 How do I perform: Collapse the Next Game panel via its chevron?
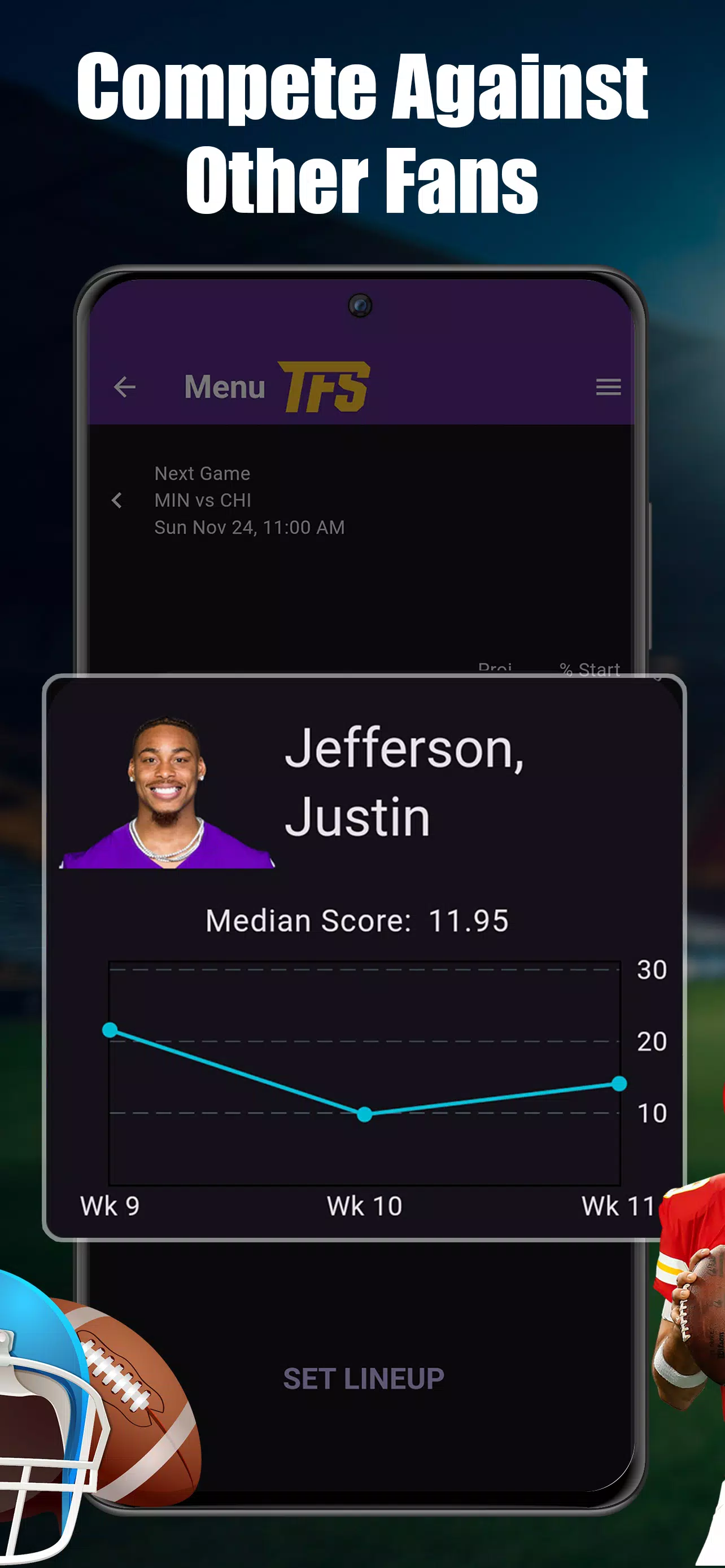116,500
